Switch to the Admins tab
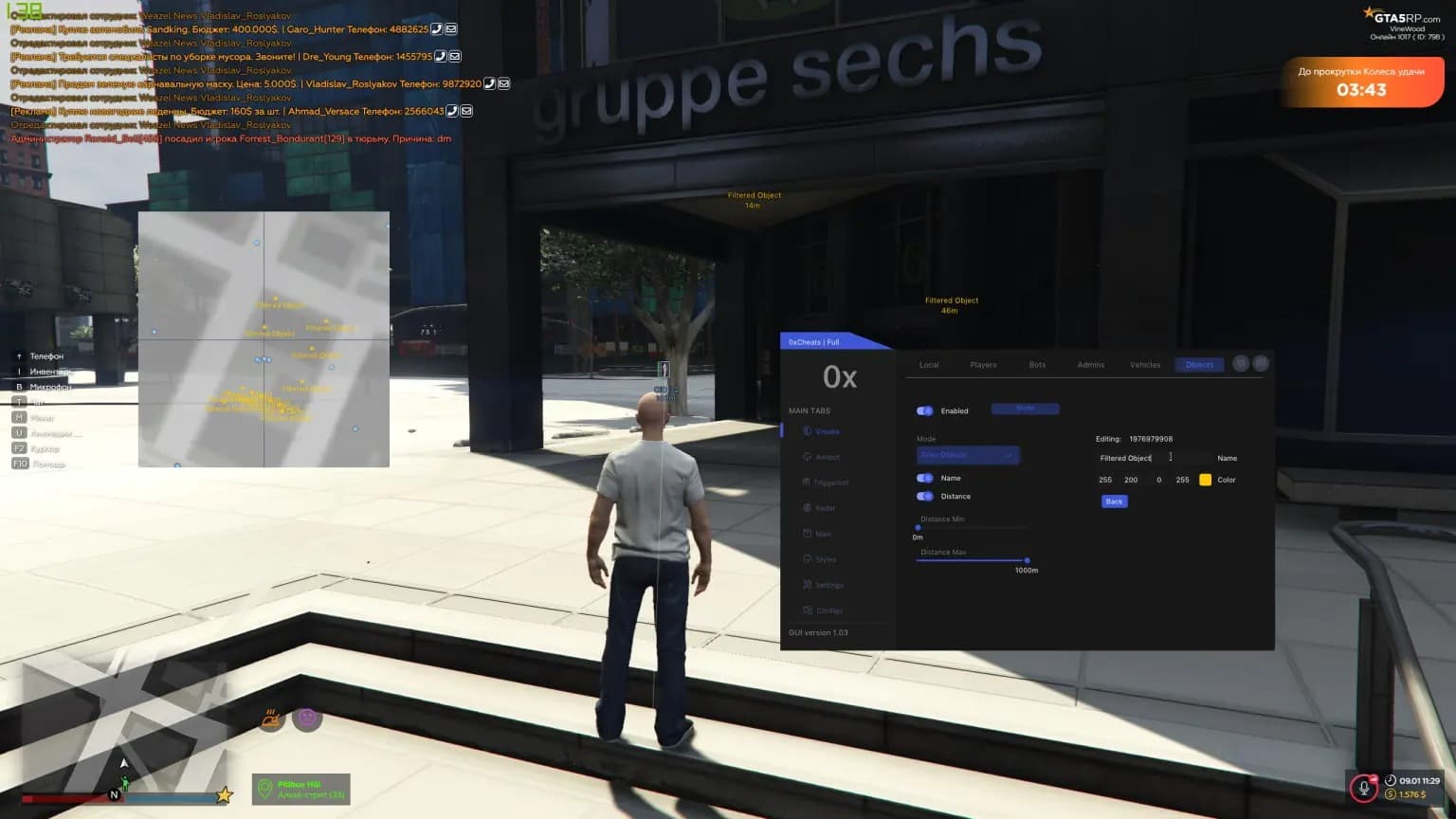1456x819 pixels. [x=1090, y=365]
